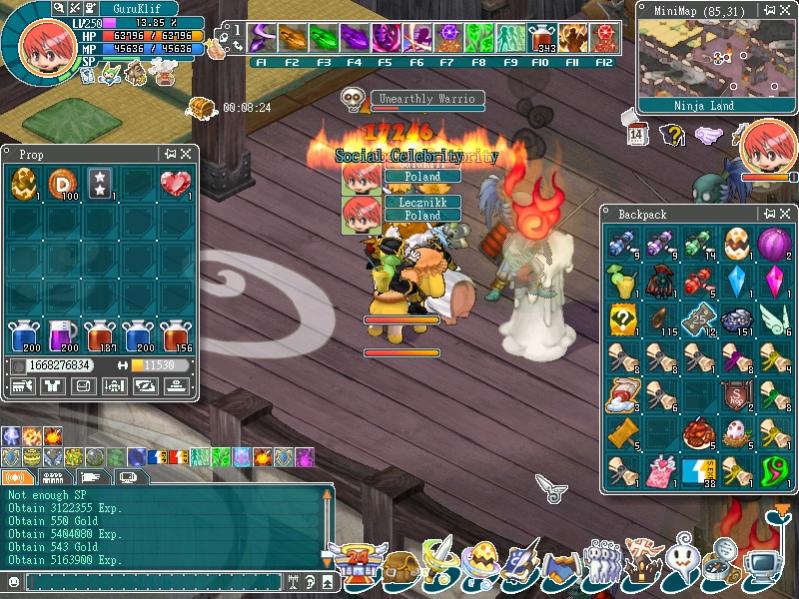Close the Backpack window
This screenshot has height=599, width=799.
point(786,213)
